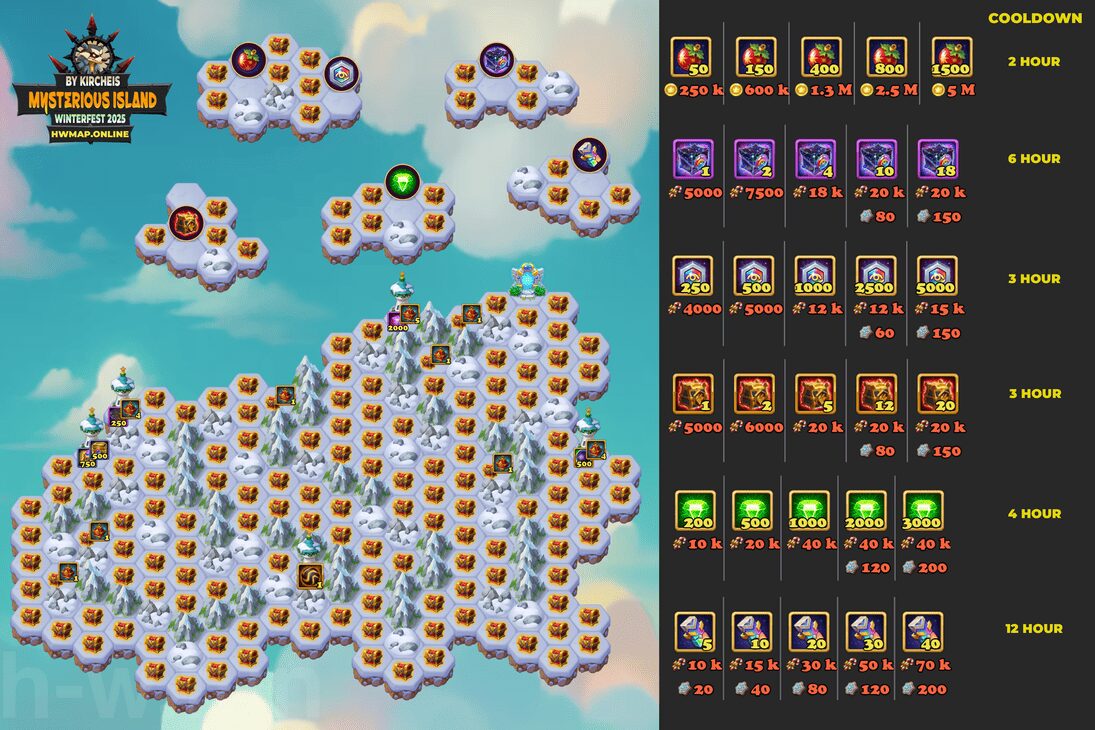Click the round red ornament island marker
1095x730 pixels.
pos(247,59)
